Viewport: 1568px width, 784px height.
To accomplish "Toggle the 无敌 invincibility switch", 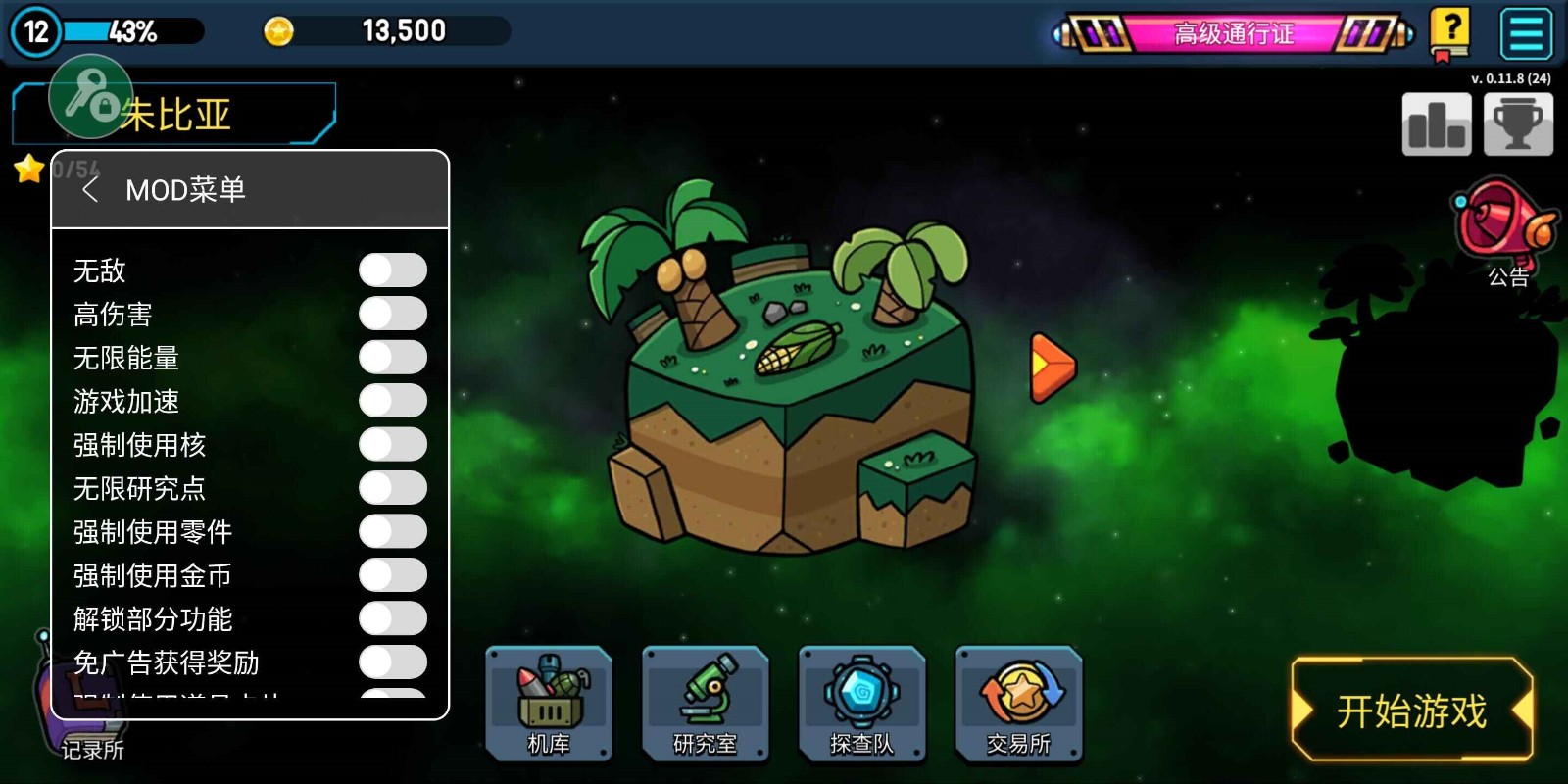I will tap(392, 270).
